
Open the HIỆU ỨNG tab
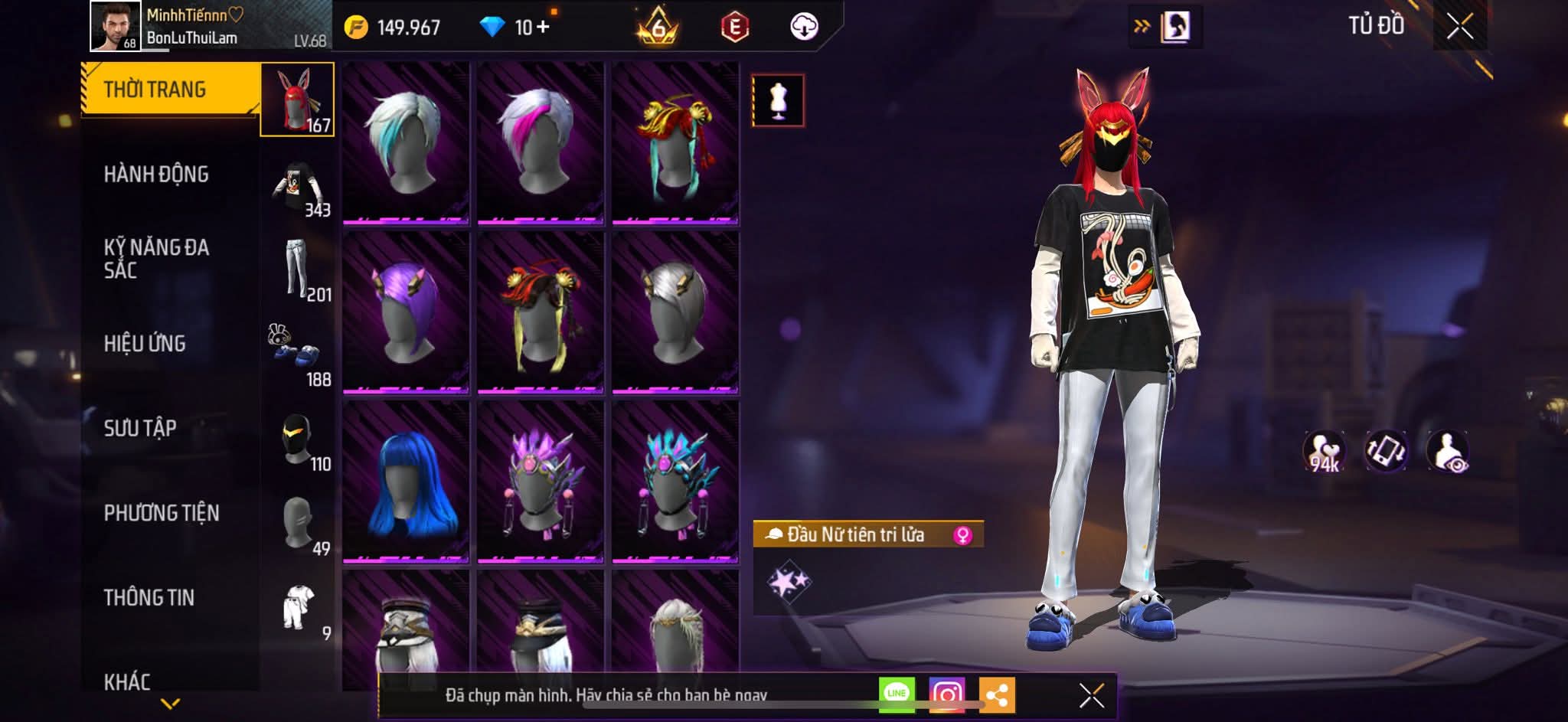click(x=145, y=344)
